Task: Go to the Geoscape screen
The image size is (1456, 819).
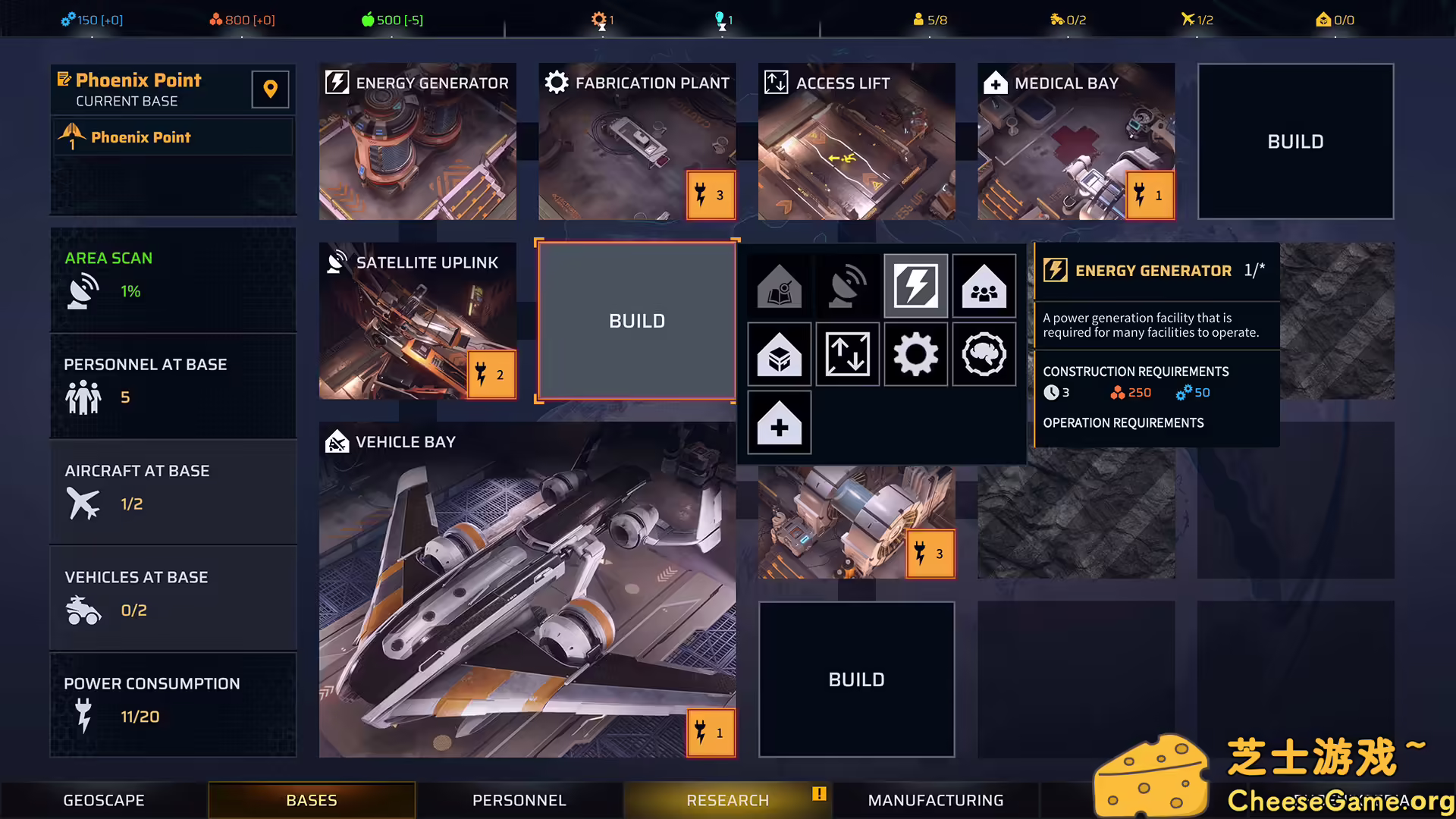Action: [x=103, y=800]
